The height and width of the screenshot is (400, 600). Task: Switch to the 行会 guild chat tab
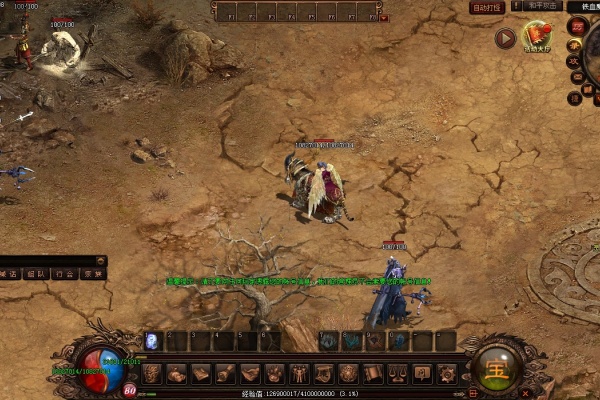[64, 273]
